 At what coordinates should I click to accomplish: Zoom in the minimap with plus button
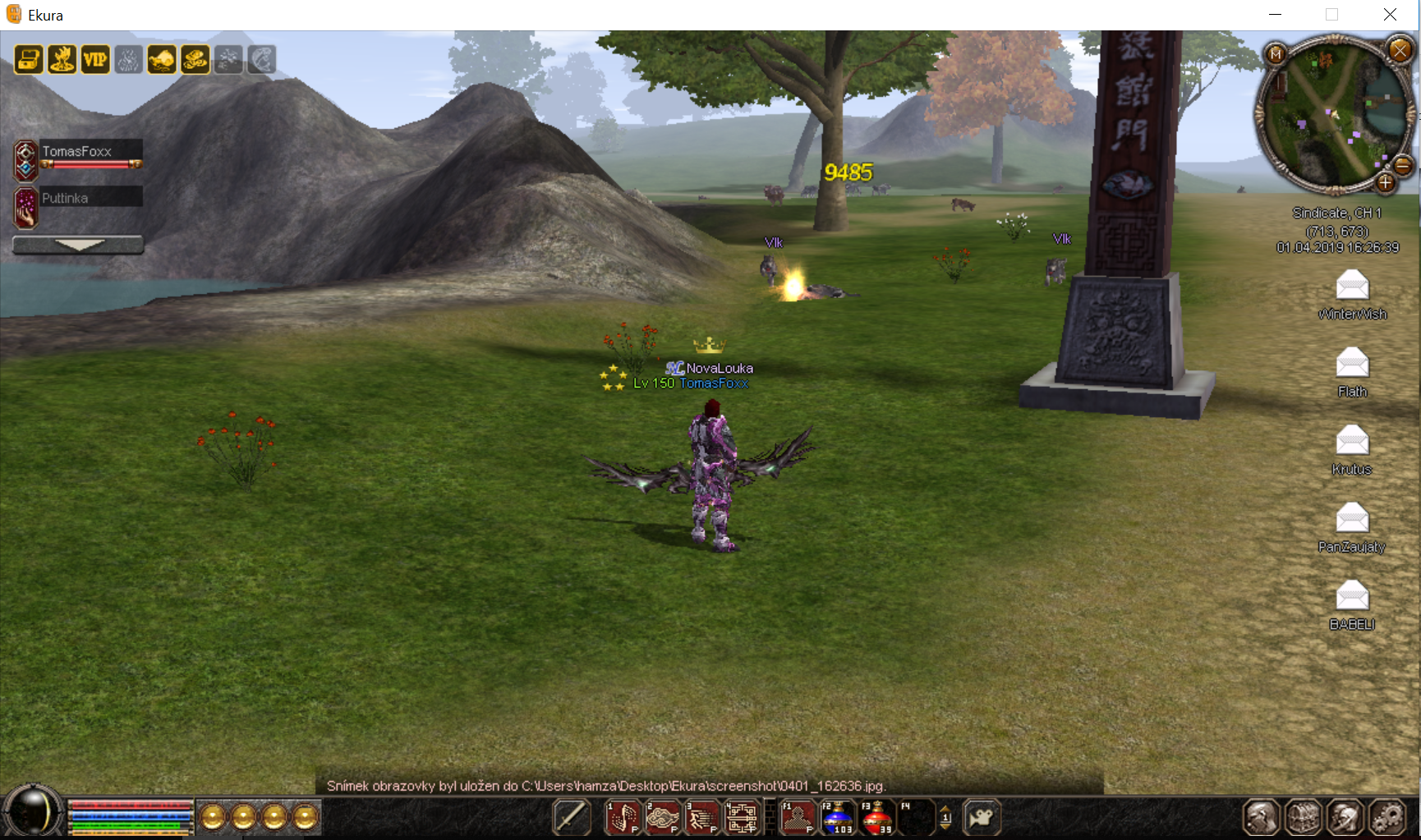pos(1386,183)
